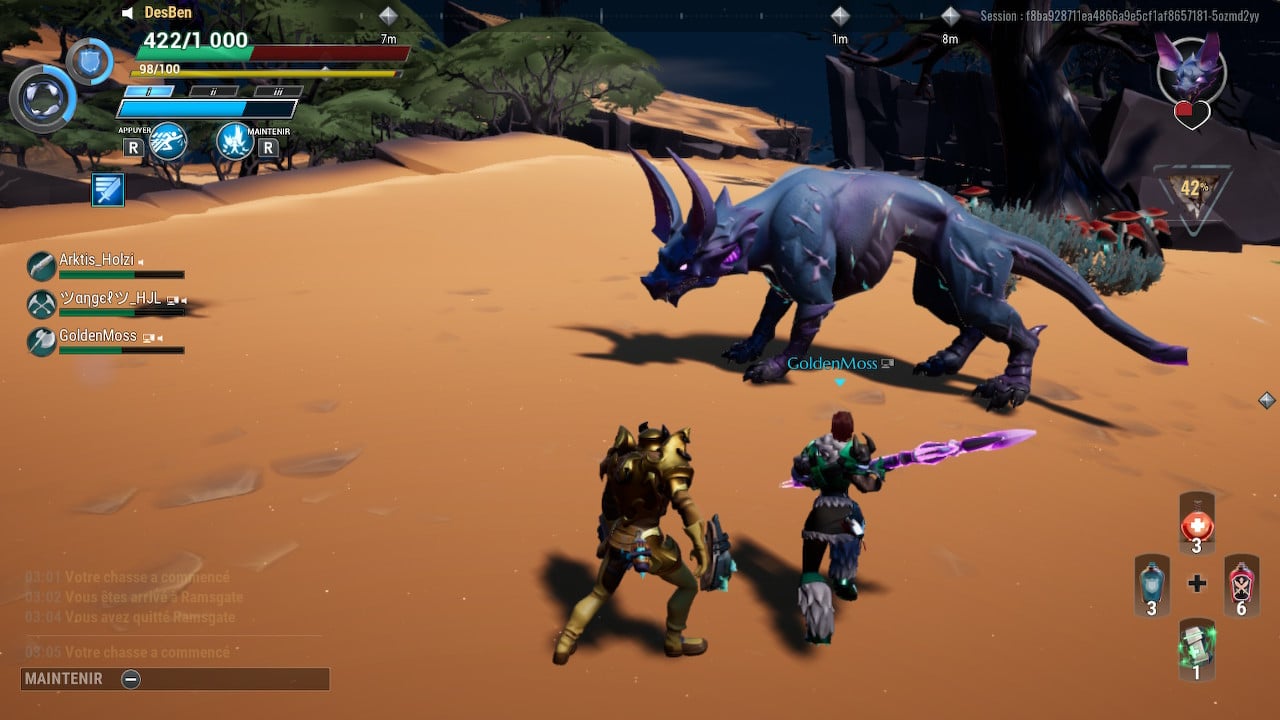Toggle the speaker icon beside DesBen

(x=128, y=13)
